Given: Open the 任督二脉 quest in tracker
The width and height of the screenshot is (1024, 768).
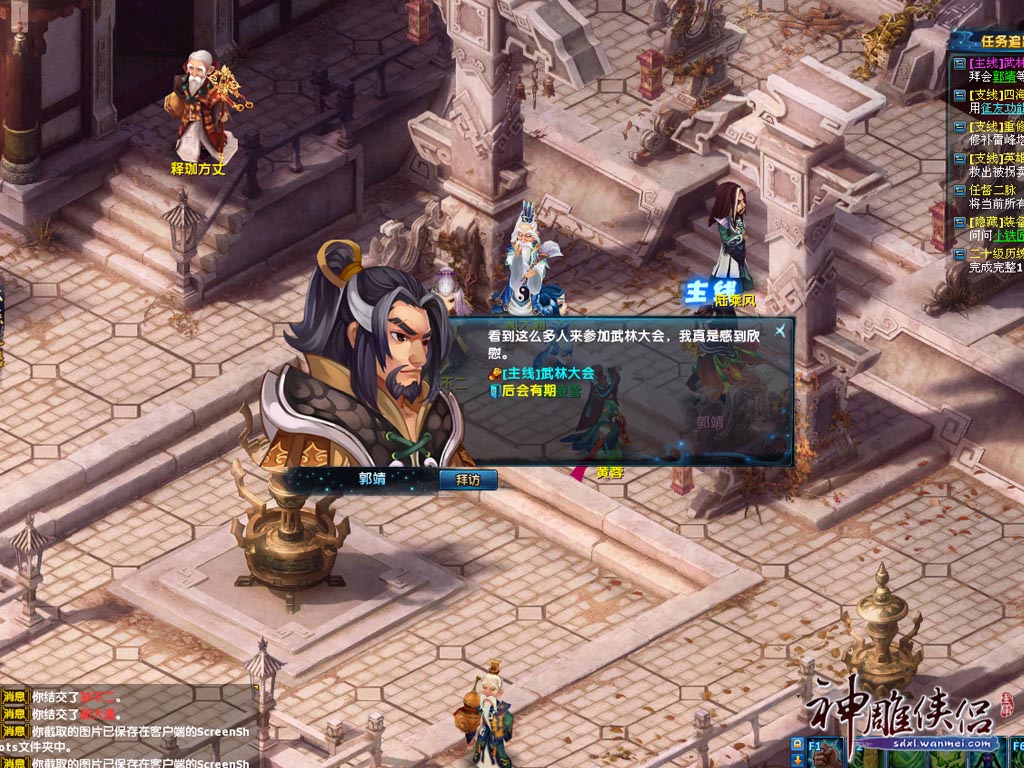Looking at the screenshot, I should coord(995,190).
